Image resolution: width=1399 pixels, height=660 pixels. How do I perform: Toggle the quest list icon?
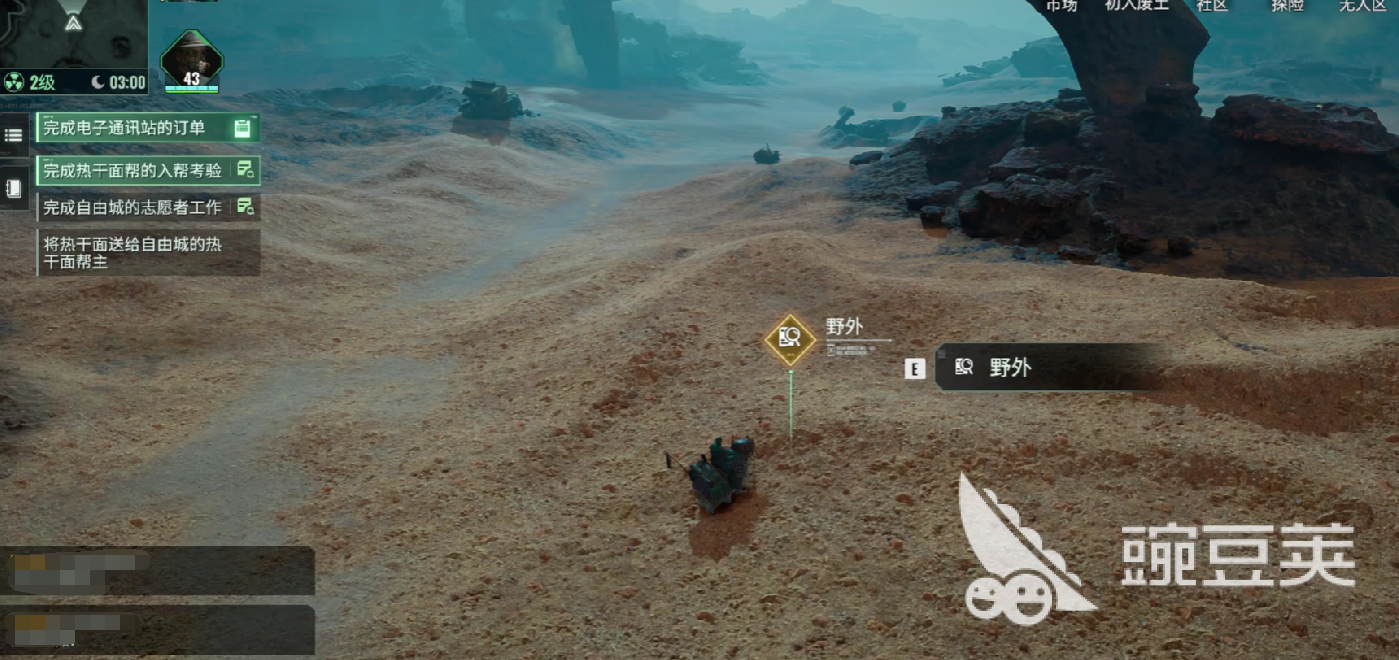pyautogui.click(x=14, y=135)
